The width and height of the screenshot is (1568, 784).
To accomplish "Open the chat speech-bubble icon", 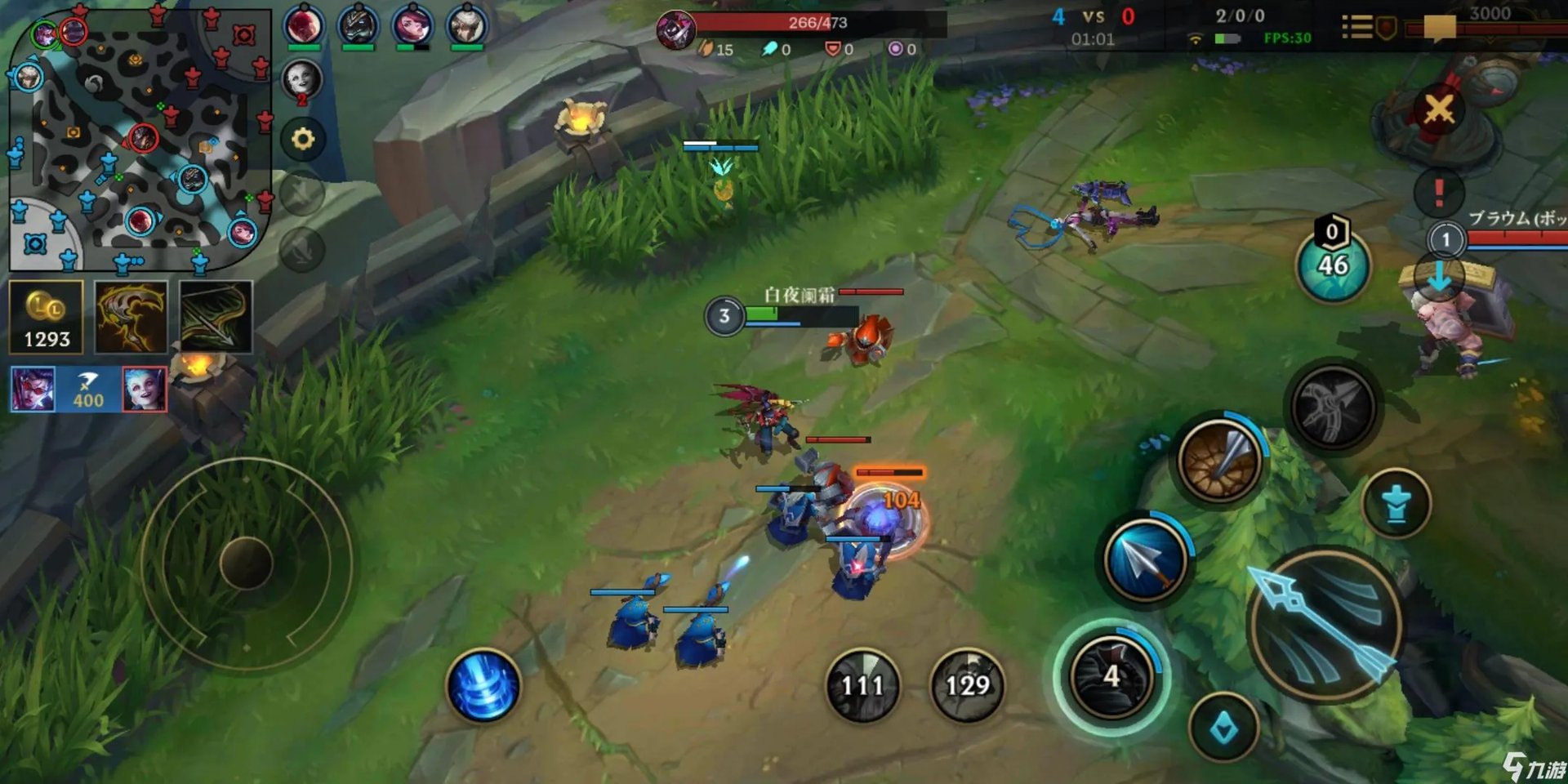I will 1440,28.
